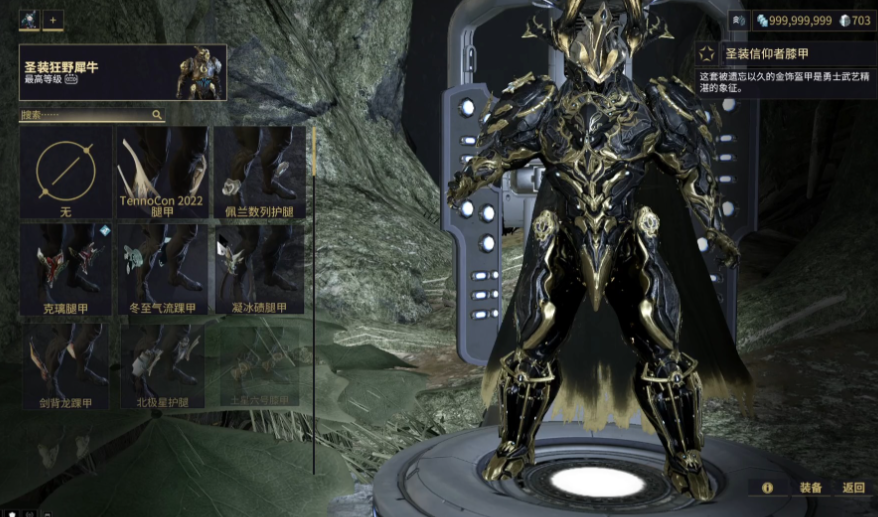Choose the TennoCon 2022 腿甲 armor tile

click(162, 172)
